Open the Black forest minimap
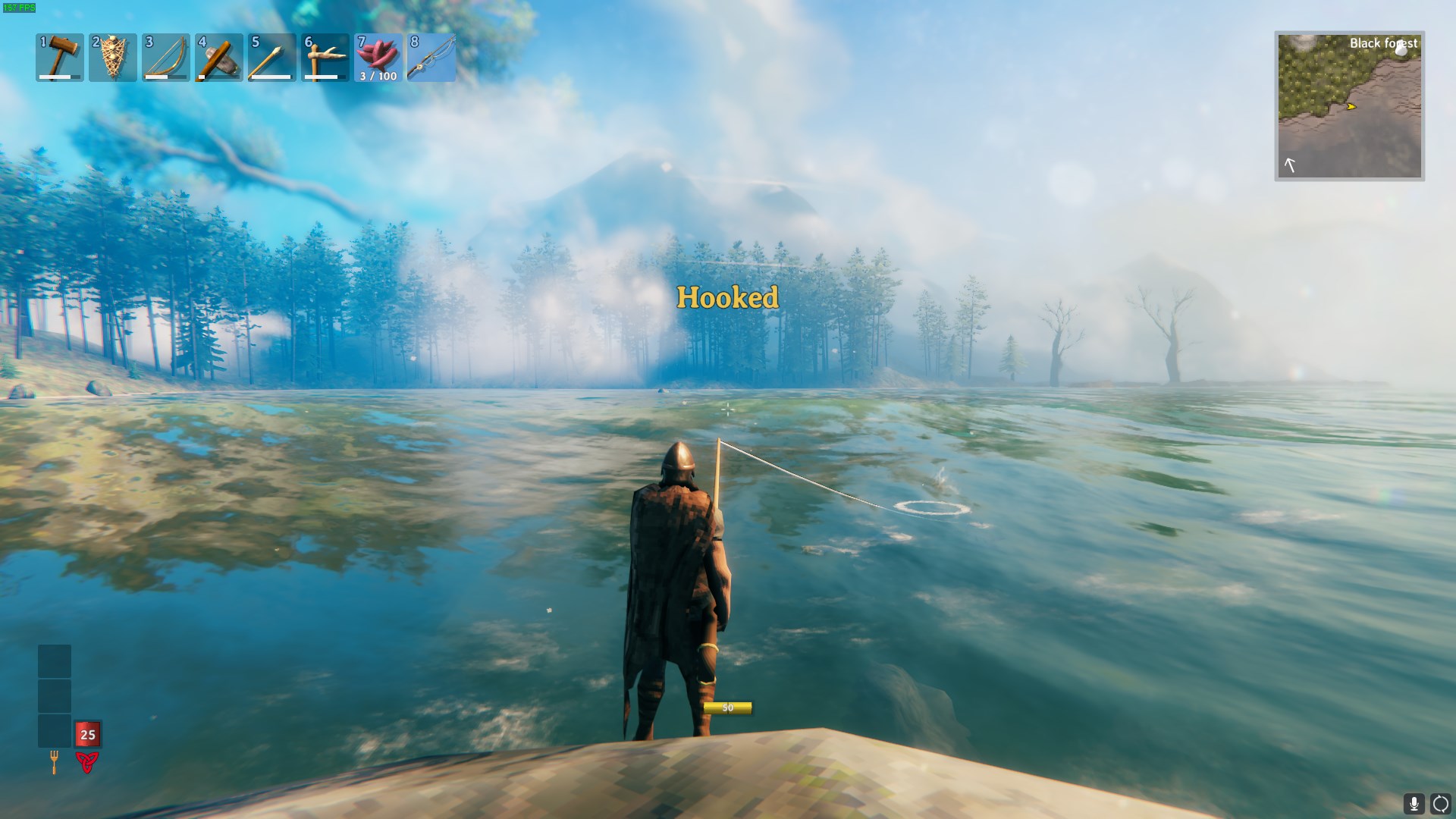1456x819 pixels. tap(1349, 106)
